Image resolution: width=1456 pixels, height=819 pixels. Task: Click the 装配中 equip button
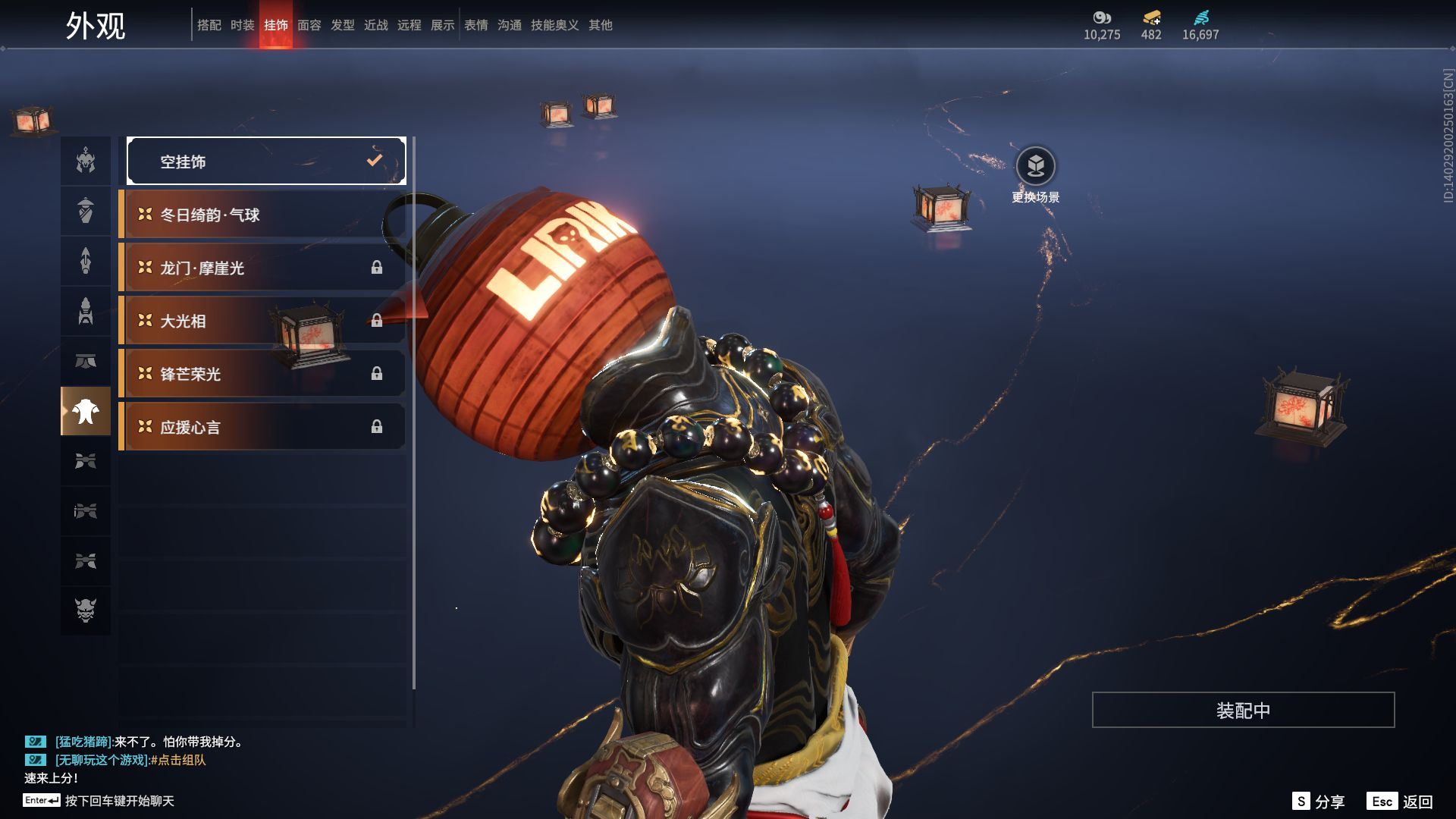click(x=1243, y=710)
